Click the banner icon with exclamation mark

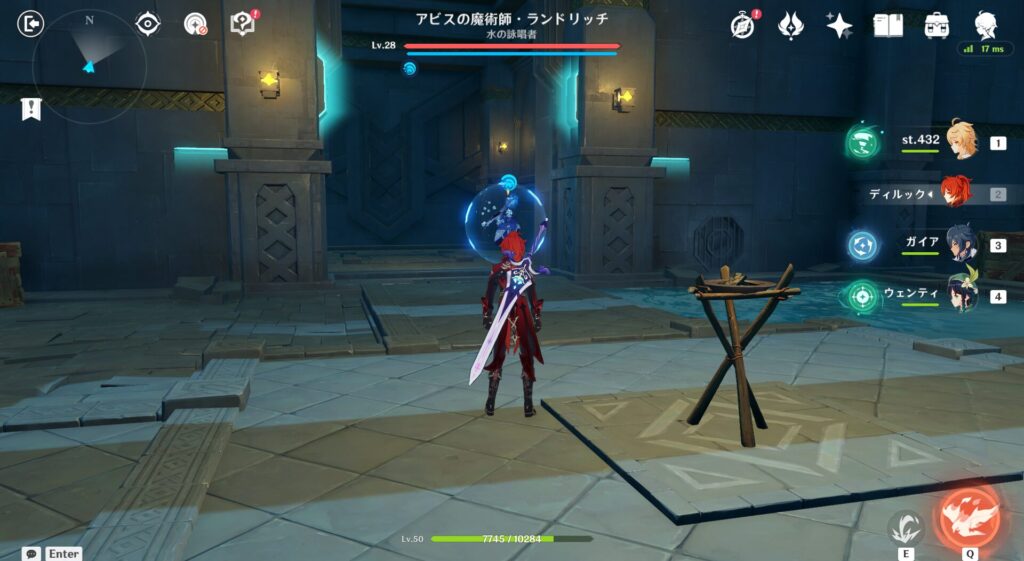pyautogui.click(x=31, y=109)
